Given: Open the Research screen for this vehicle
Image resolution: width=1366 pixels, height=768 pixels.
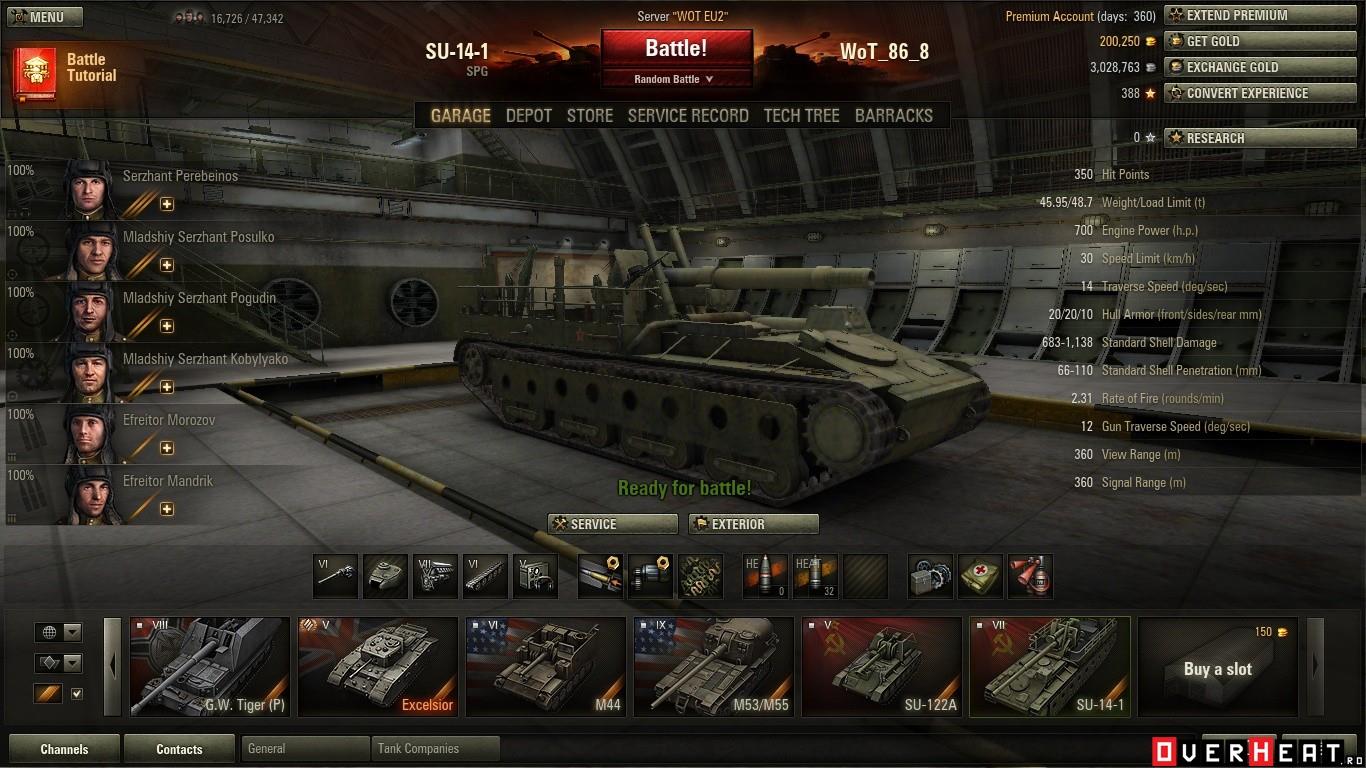Looking at the screenshot, I should [1246, 138].
